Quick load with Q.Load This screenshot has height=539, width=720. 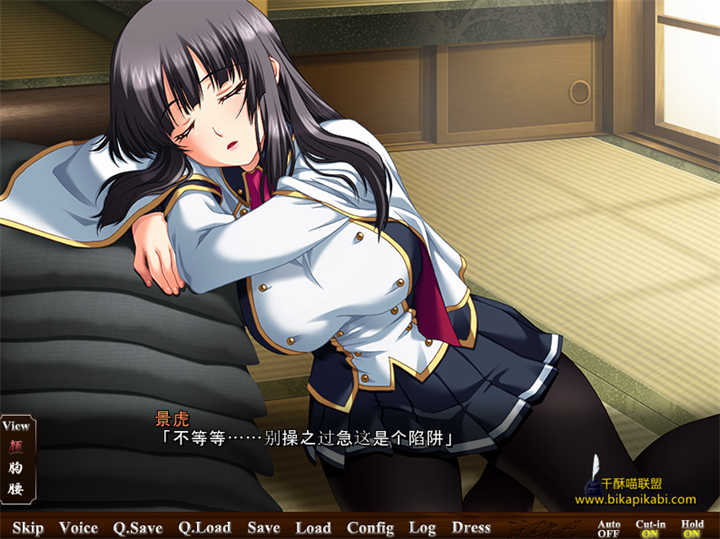[x=204, y=527]
